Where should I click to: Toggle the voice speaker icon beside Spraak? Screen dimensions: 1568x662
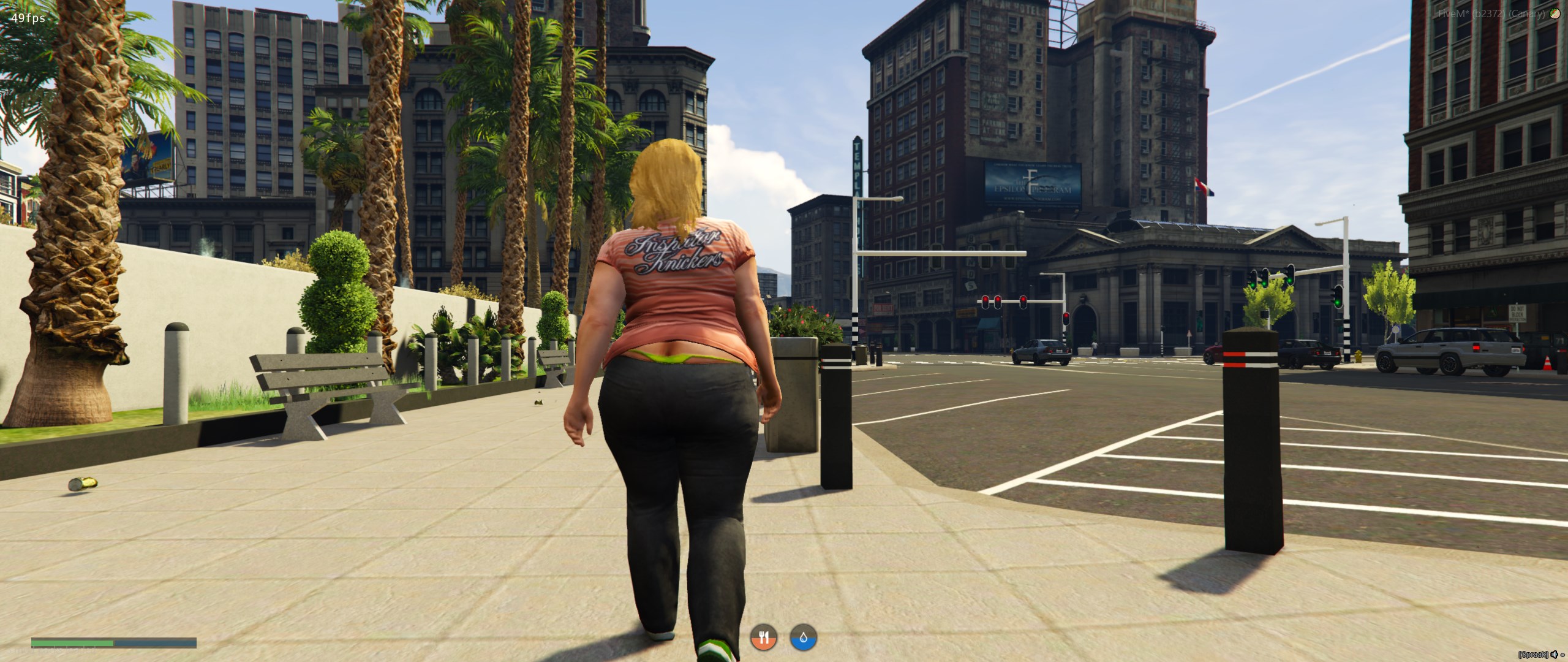(x=1555, y=655)
